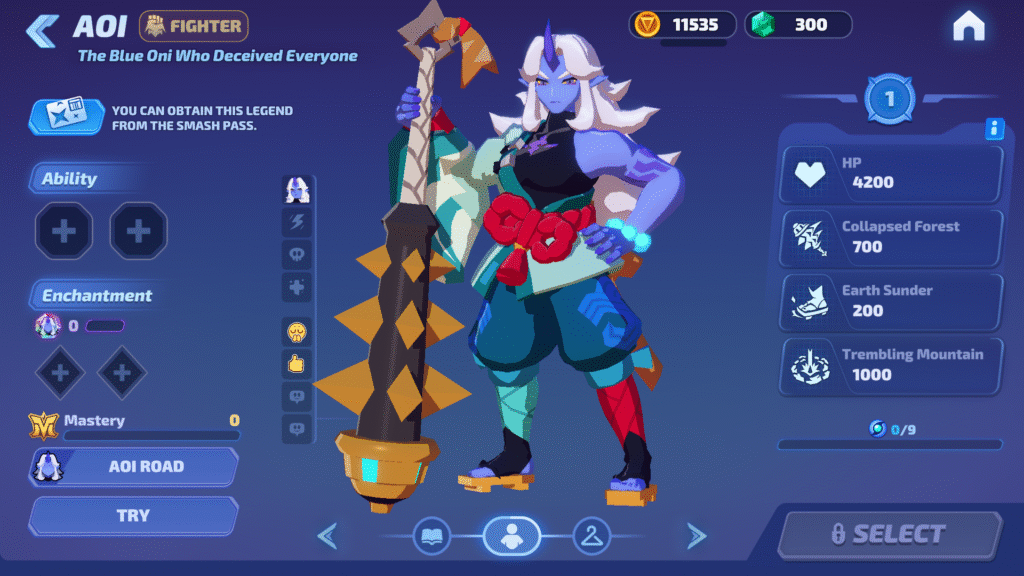Click the locked SELECT button
This screenshot has height=576, width=1024.
pos(889,535)
